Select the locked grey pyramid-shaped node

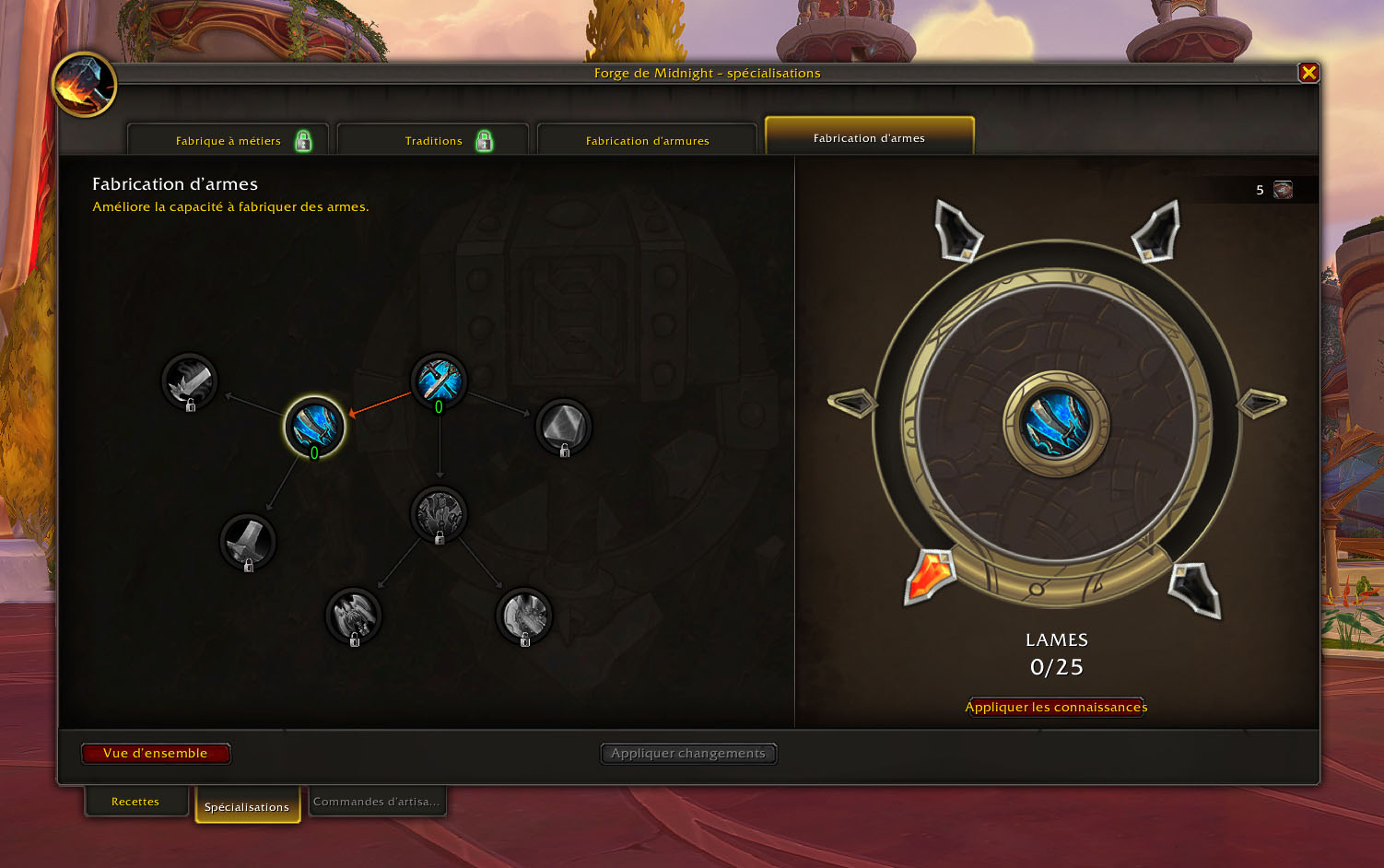563,426
